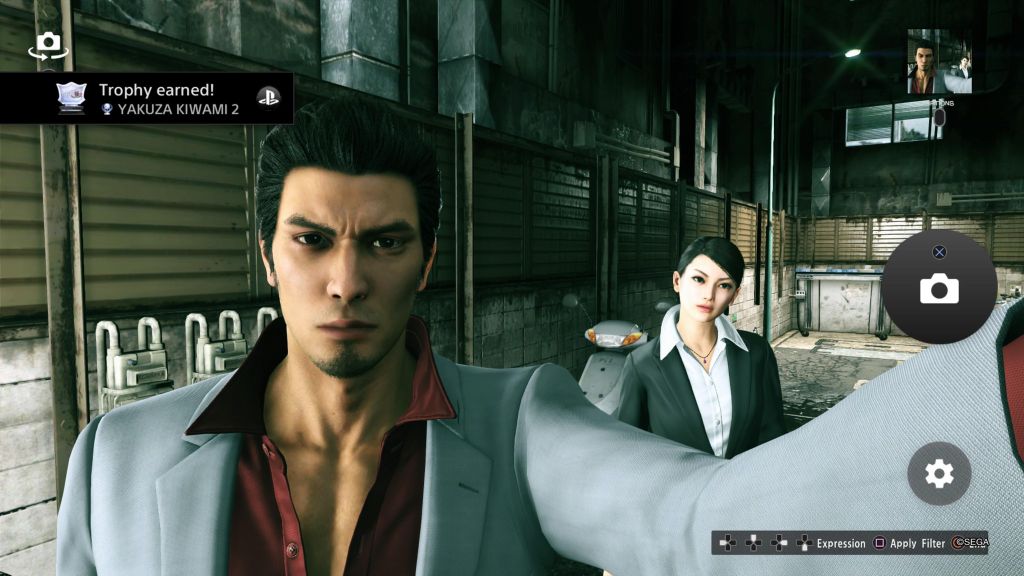The image size is (1024, 576).
Task: Open the last photo thumbnail preview
Action: (x=939, y=61)
